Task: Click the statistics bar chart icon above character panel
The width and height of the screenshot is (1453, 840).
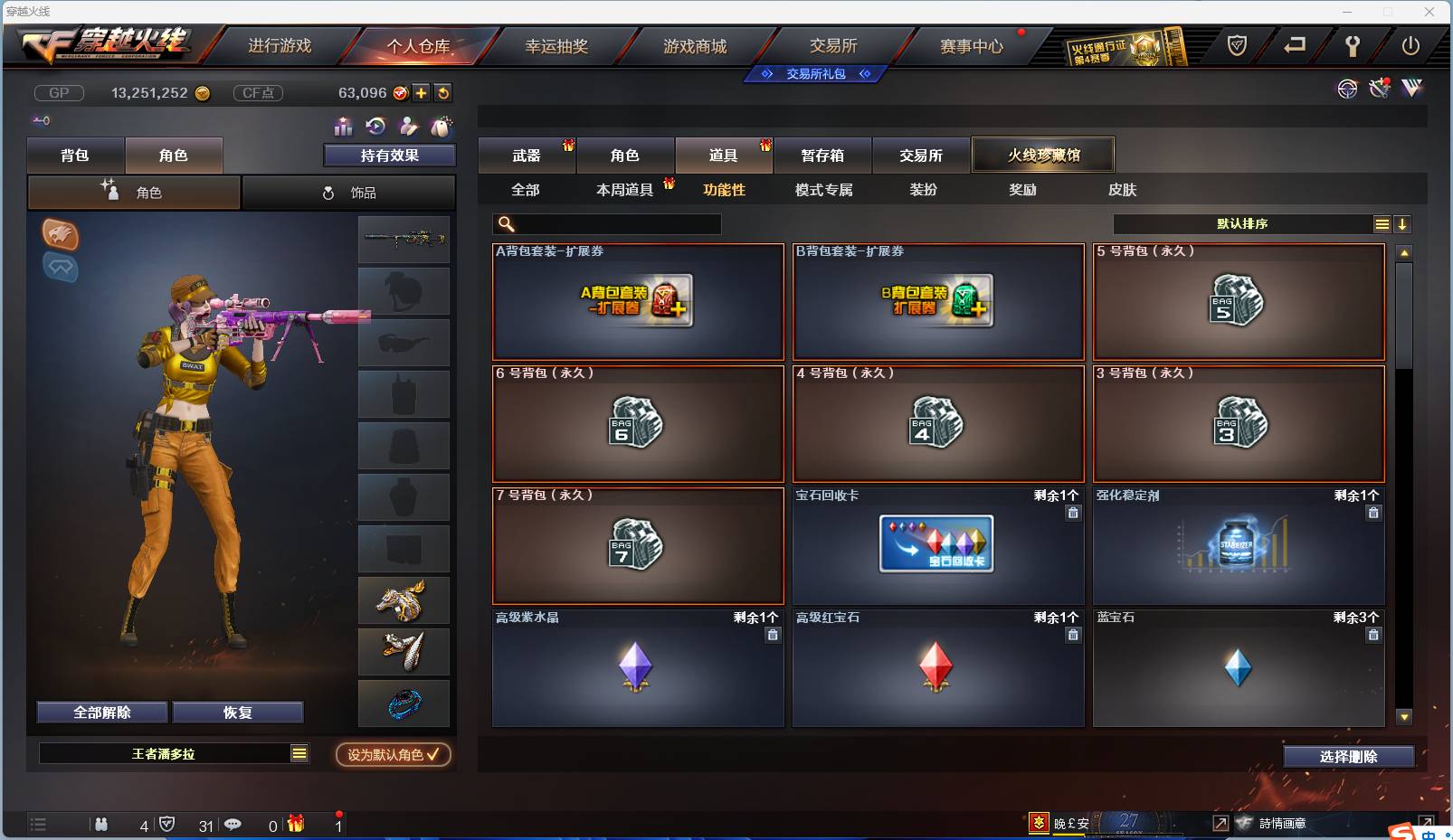Action: 343,127
